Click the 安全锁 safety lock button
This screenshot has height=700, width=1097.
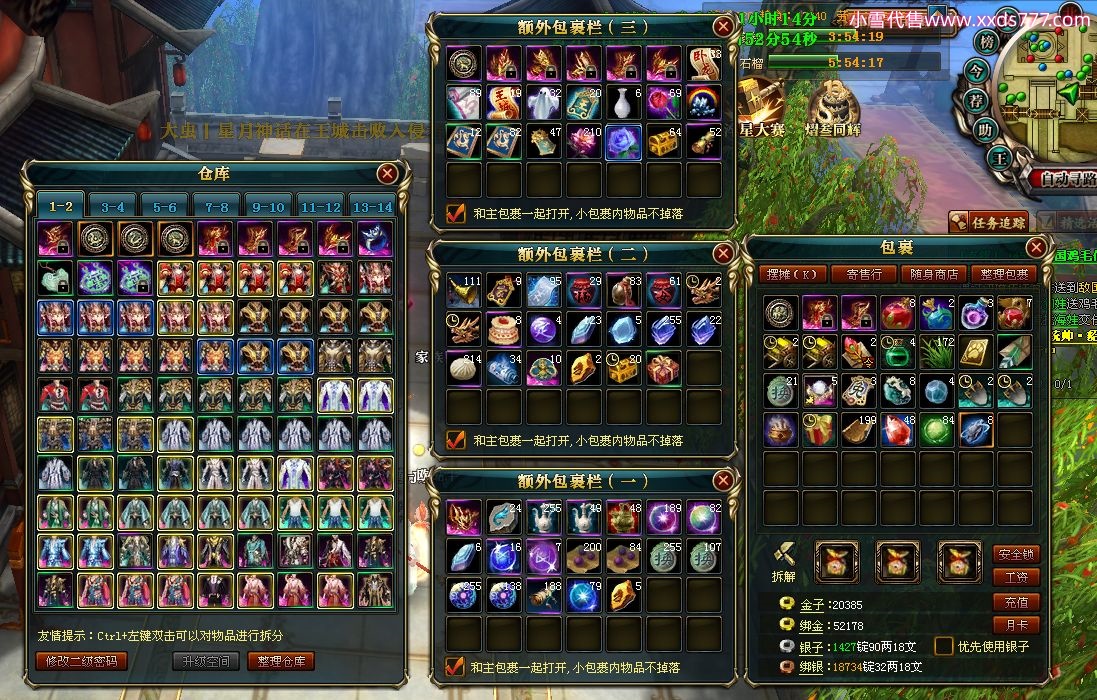coord(1016,553)
